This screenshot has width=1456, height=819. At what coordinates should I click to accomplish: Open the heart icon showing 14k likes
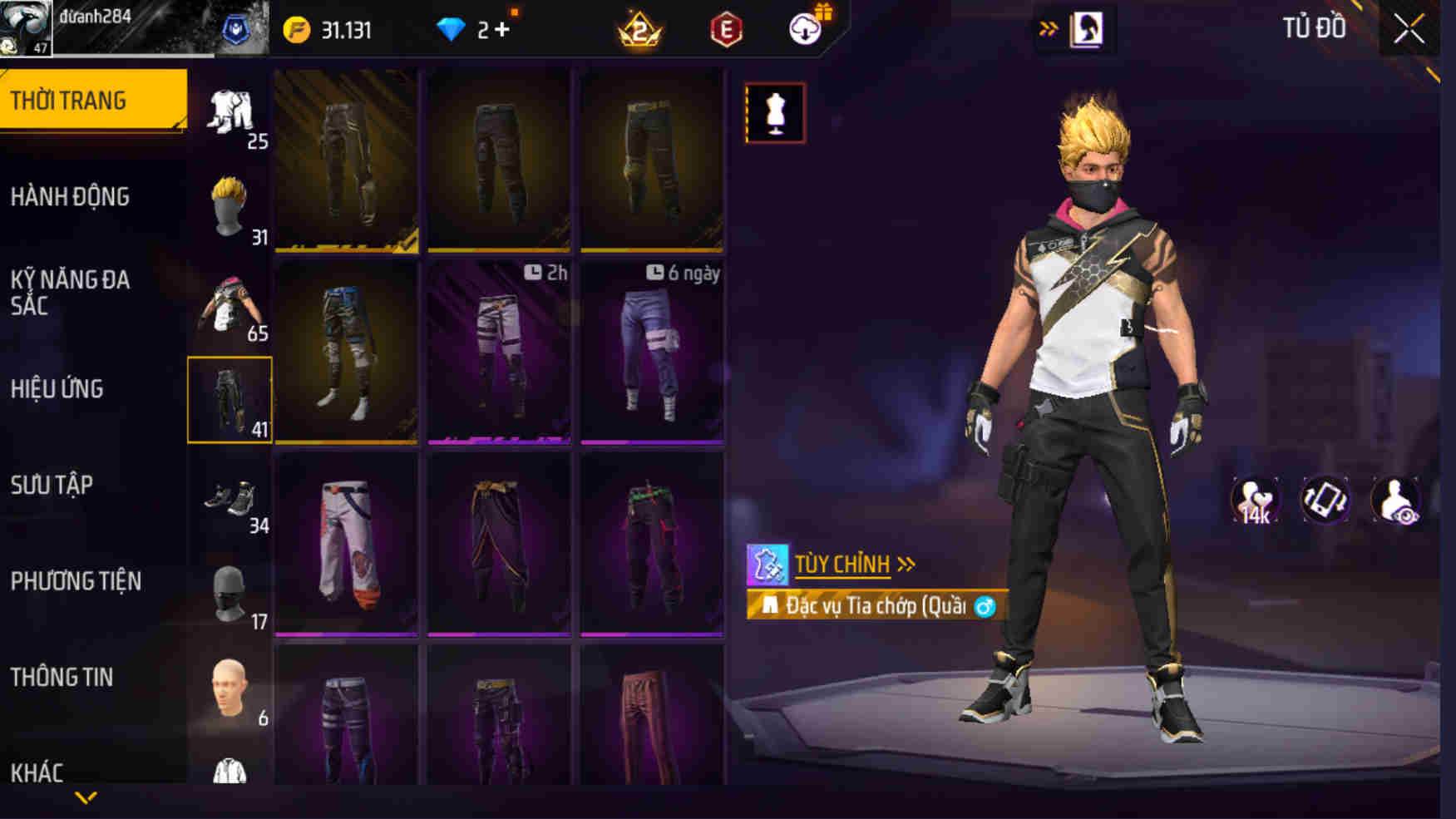pos(1252,500)
